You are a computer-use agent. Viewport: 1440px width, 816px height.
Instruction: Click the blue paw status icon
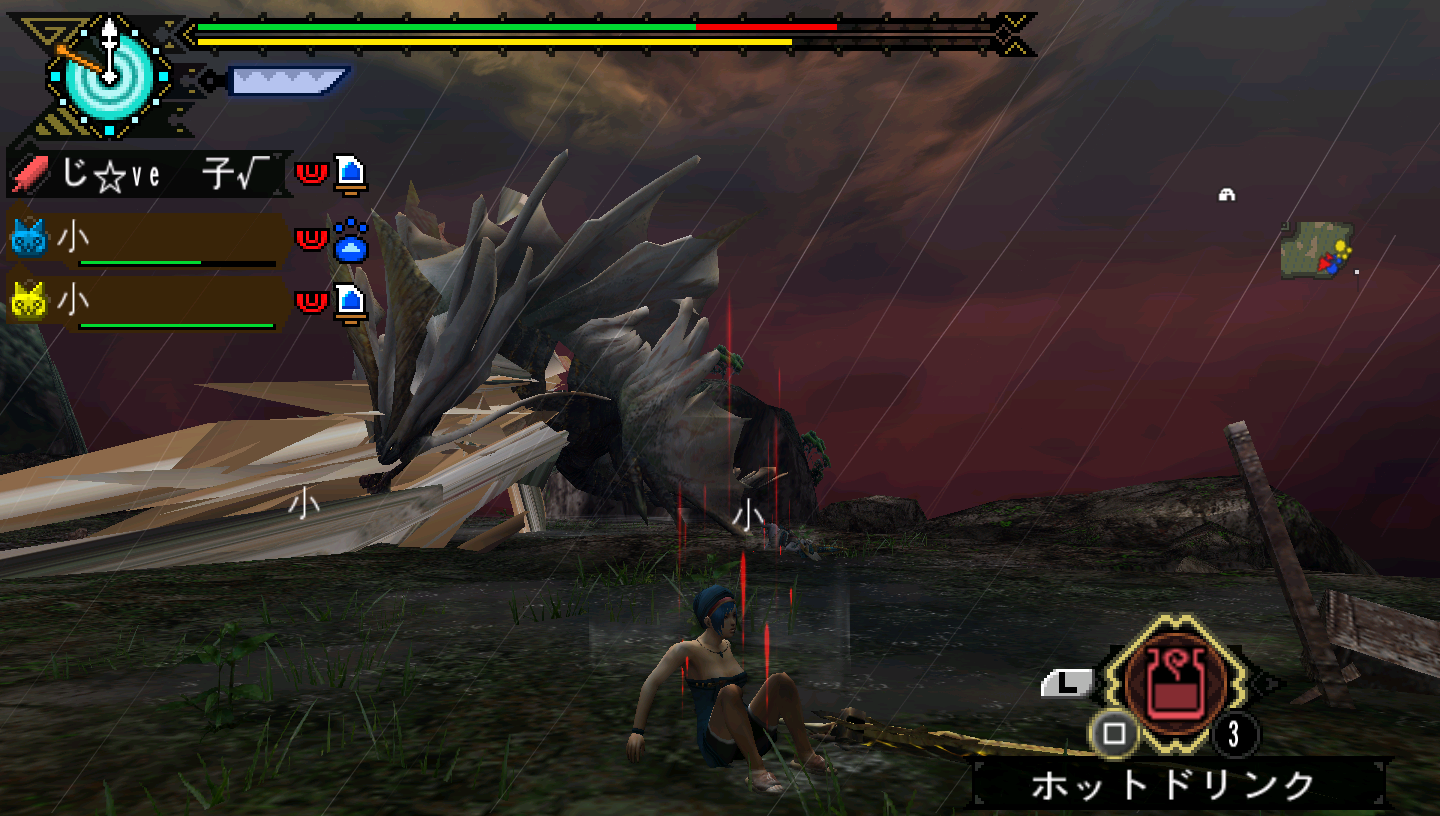(350, 241)
